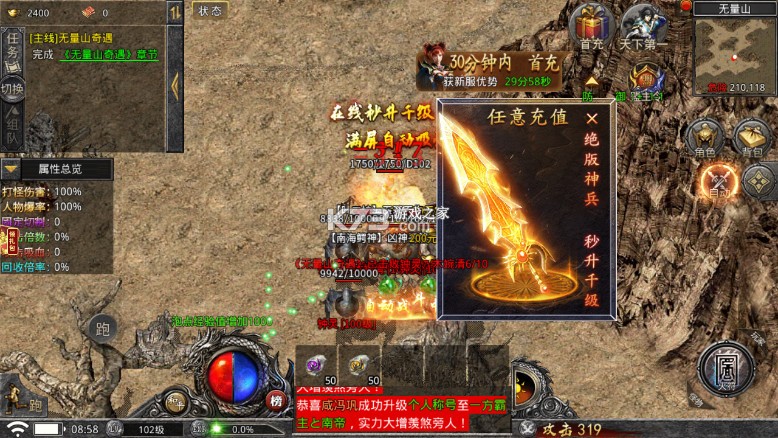Tap the 跑 run mode button
Image resolution: width=778 pixels, height=438 pixels.
pyautogui.click(x=102, y=328)
